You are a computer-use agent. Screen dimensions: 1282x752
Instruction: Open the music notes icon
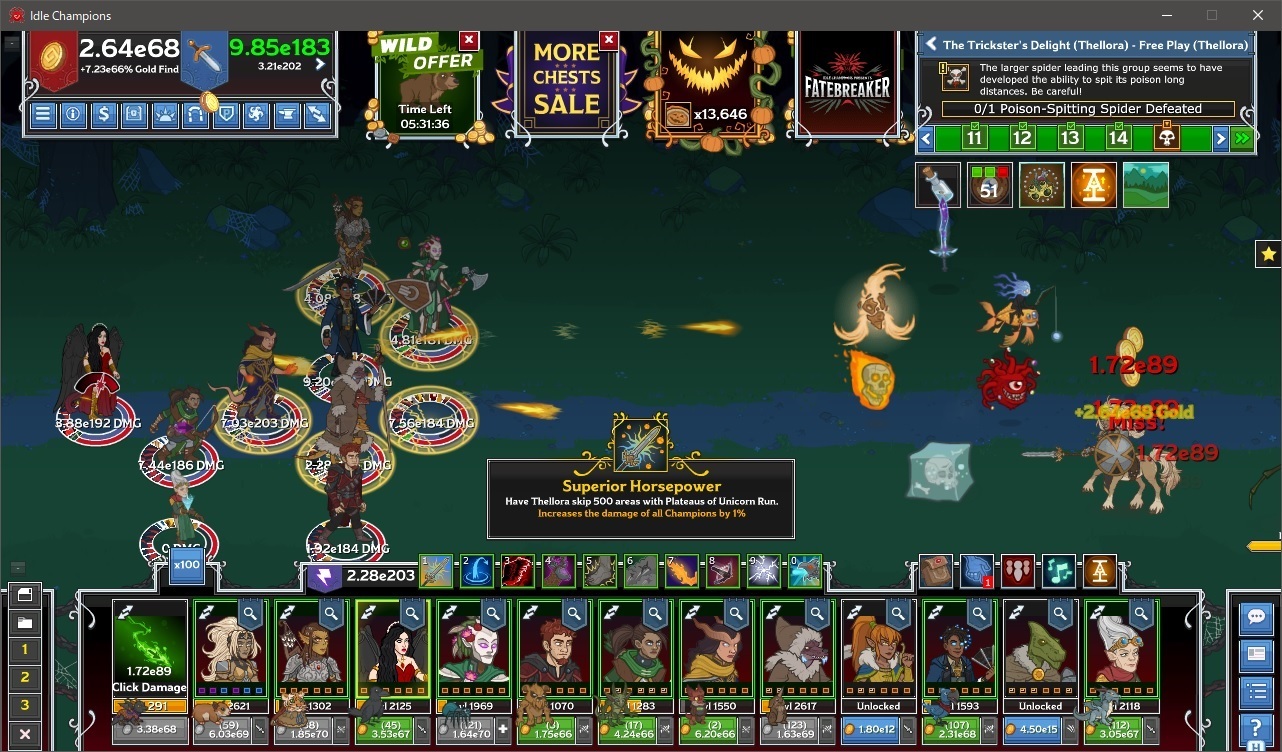coord(1059,571)
